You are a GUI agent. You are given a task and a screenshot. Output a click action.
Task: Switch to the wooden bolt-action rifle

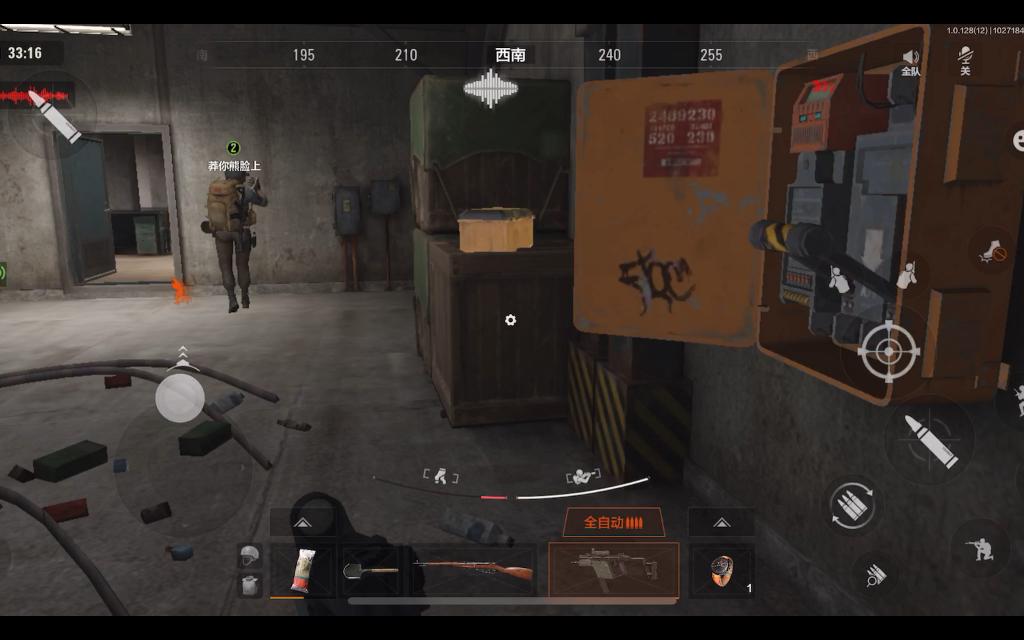(x=474, y=571)
